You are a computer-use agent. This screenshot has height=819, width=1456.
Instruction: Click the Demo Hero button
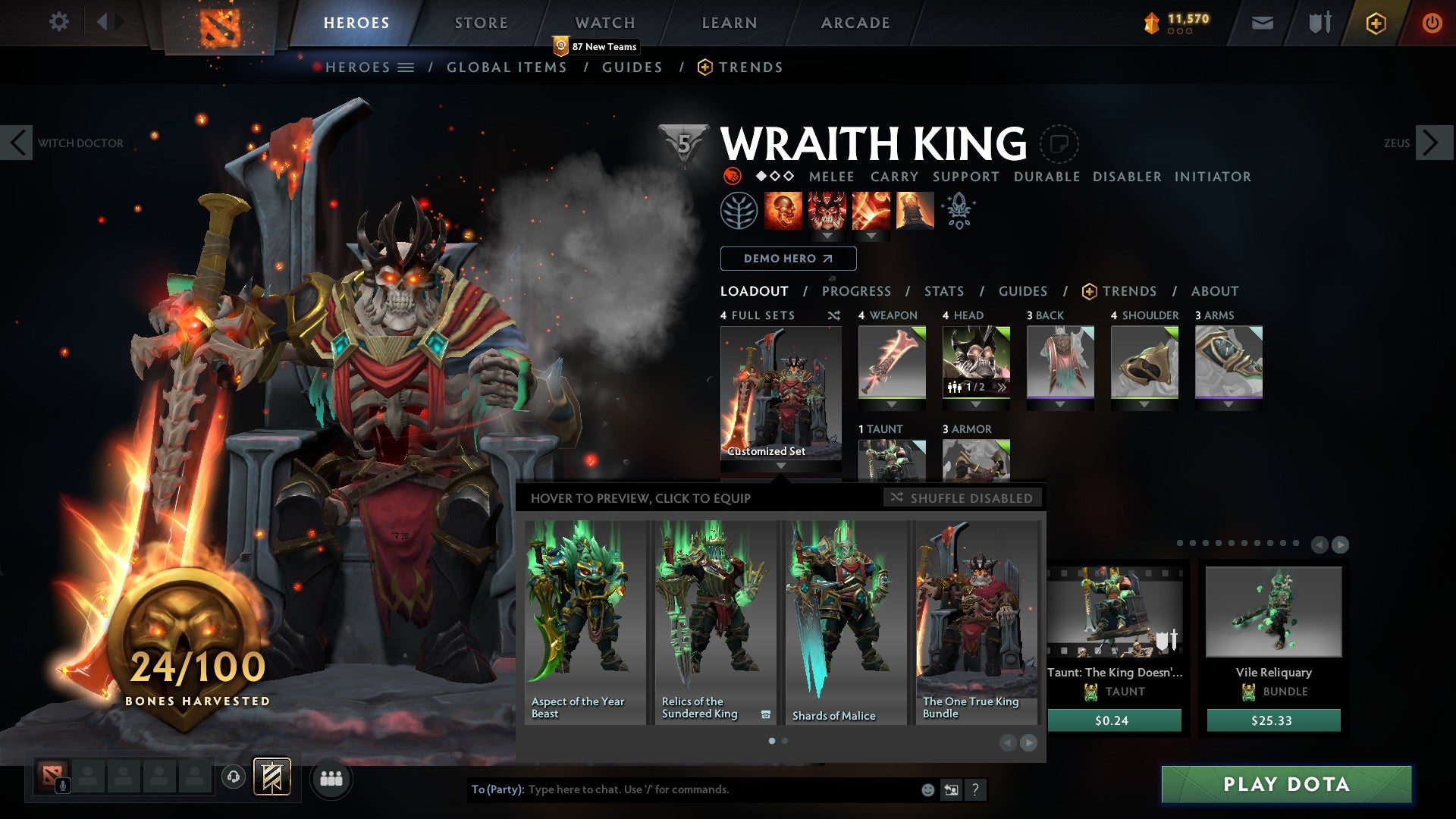(x=787, y=259)
